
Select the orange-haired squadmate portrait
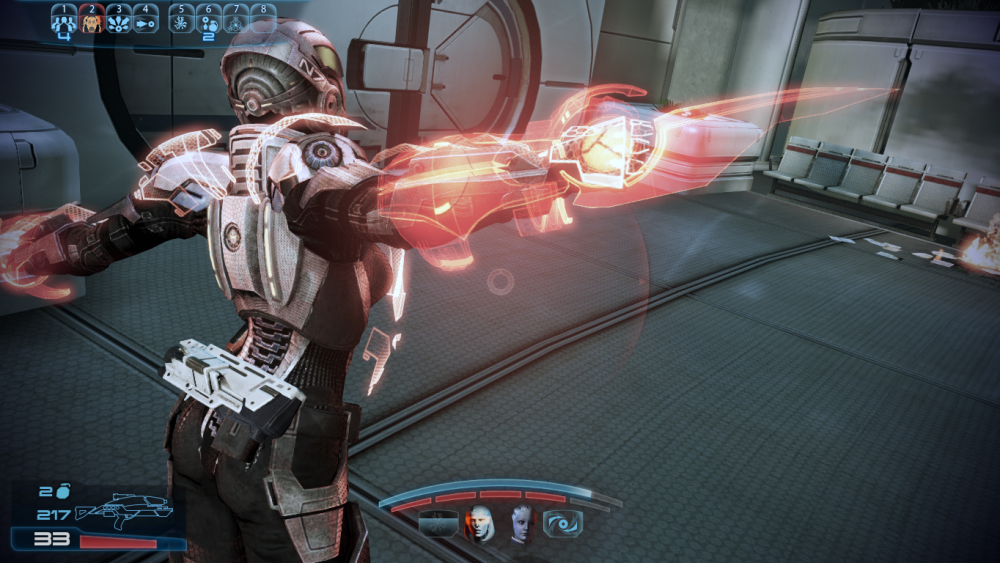(x=481, y=523)
